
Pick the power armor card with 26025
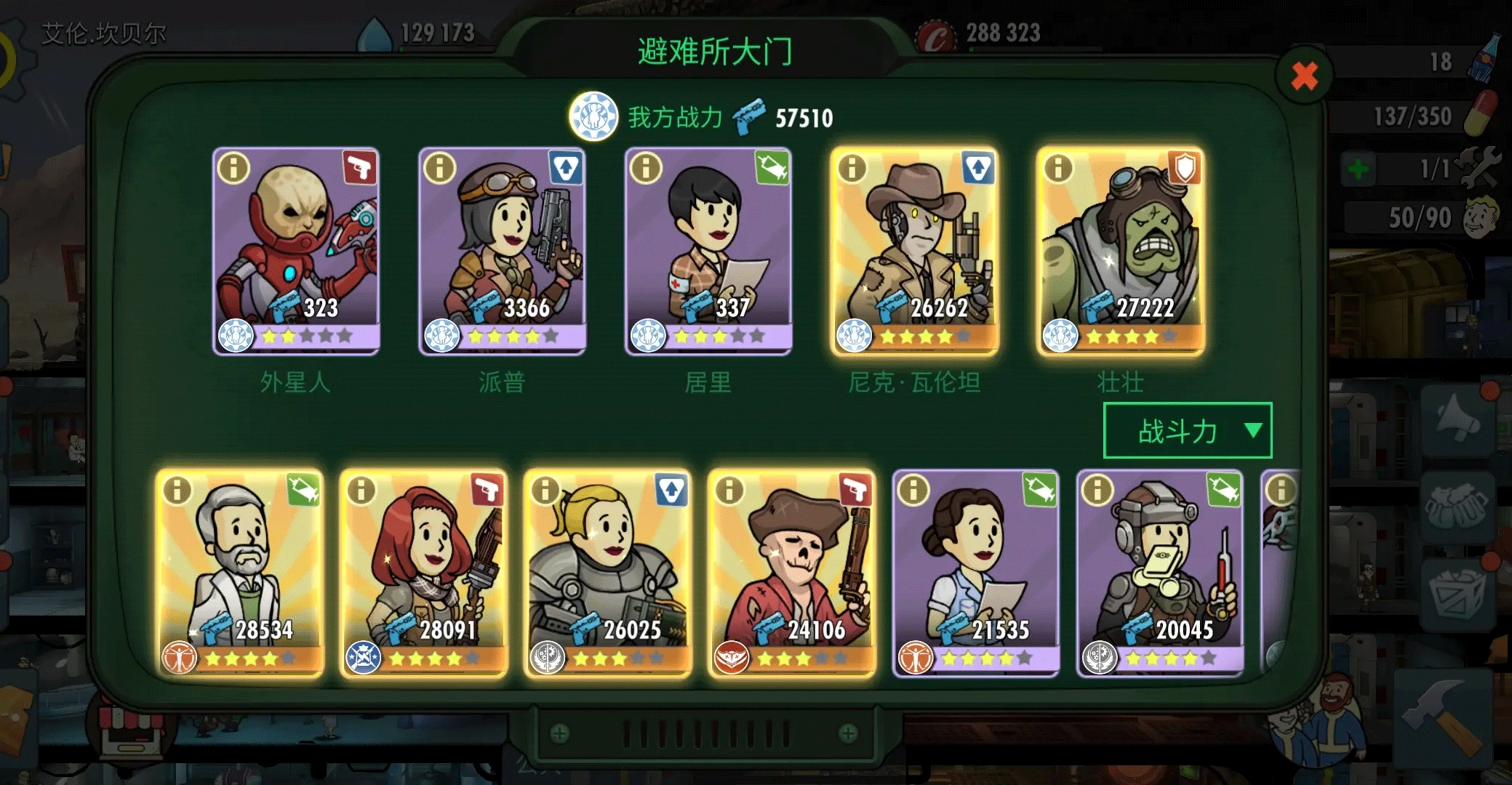[x=608, y=574]
